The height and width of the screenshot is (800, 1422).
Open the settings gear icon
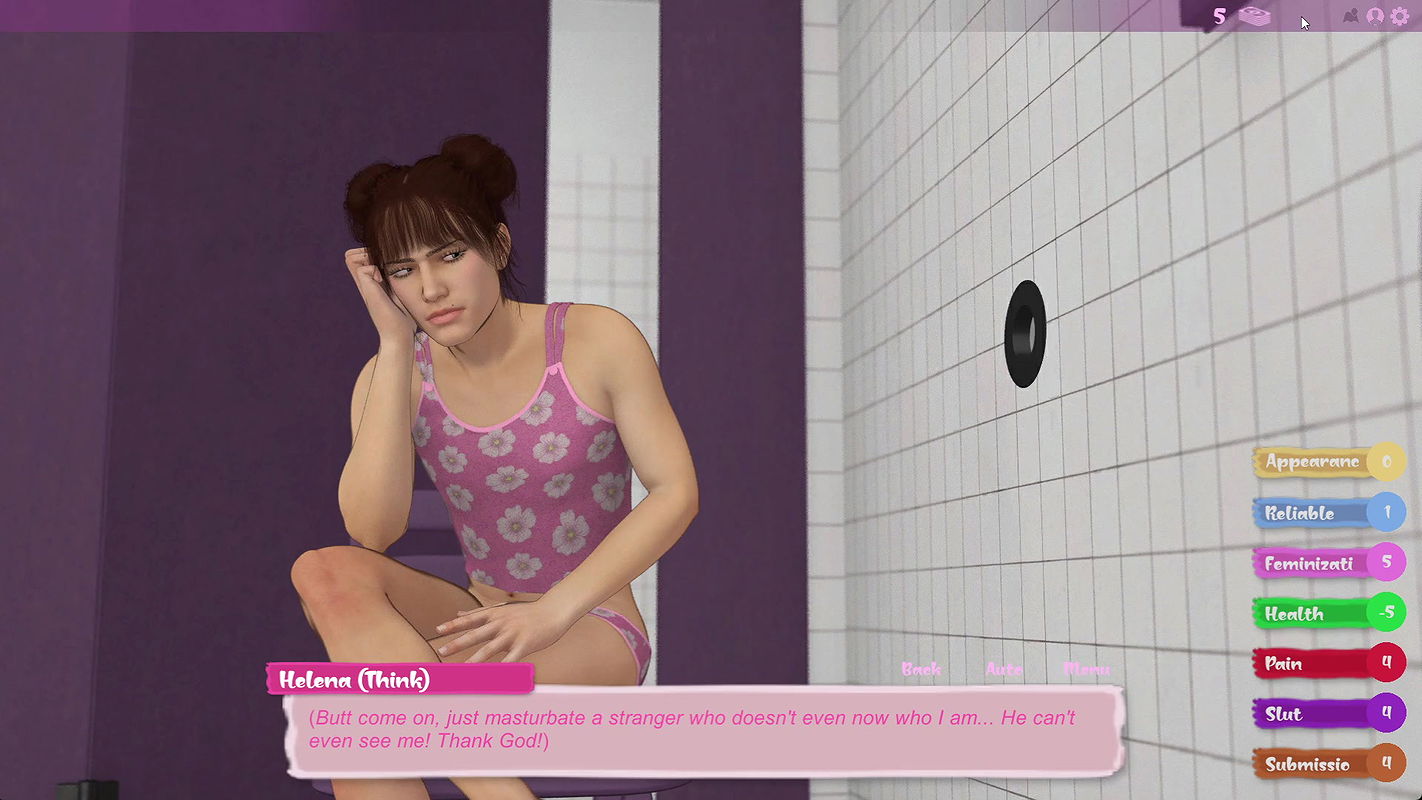(1400, 16)
